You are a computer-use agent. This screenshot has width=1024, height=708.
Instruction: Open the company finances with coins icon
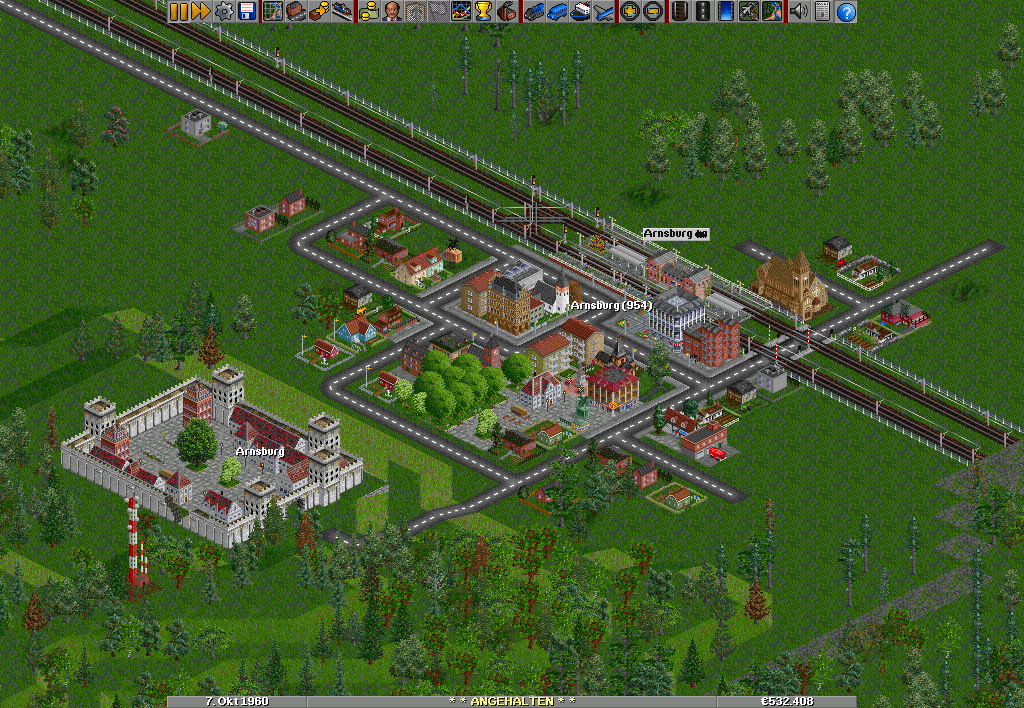click(368, 12)
